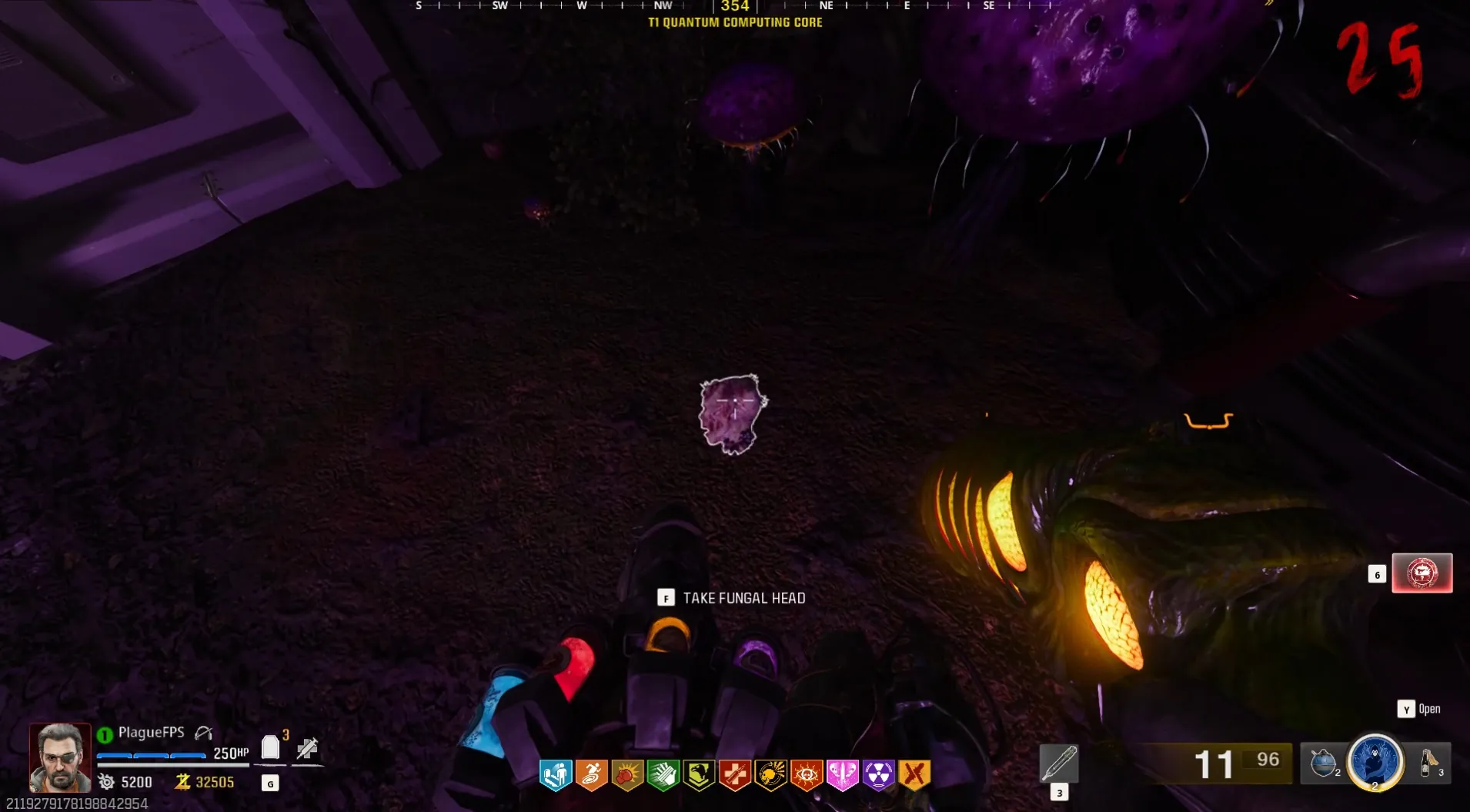
Task: Open the red GobbleGum pack slot
Action: click(1422, 573)
